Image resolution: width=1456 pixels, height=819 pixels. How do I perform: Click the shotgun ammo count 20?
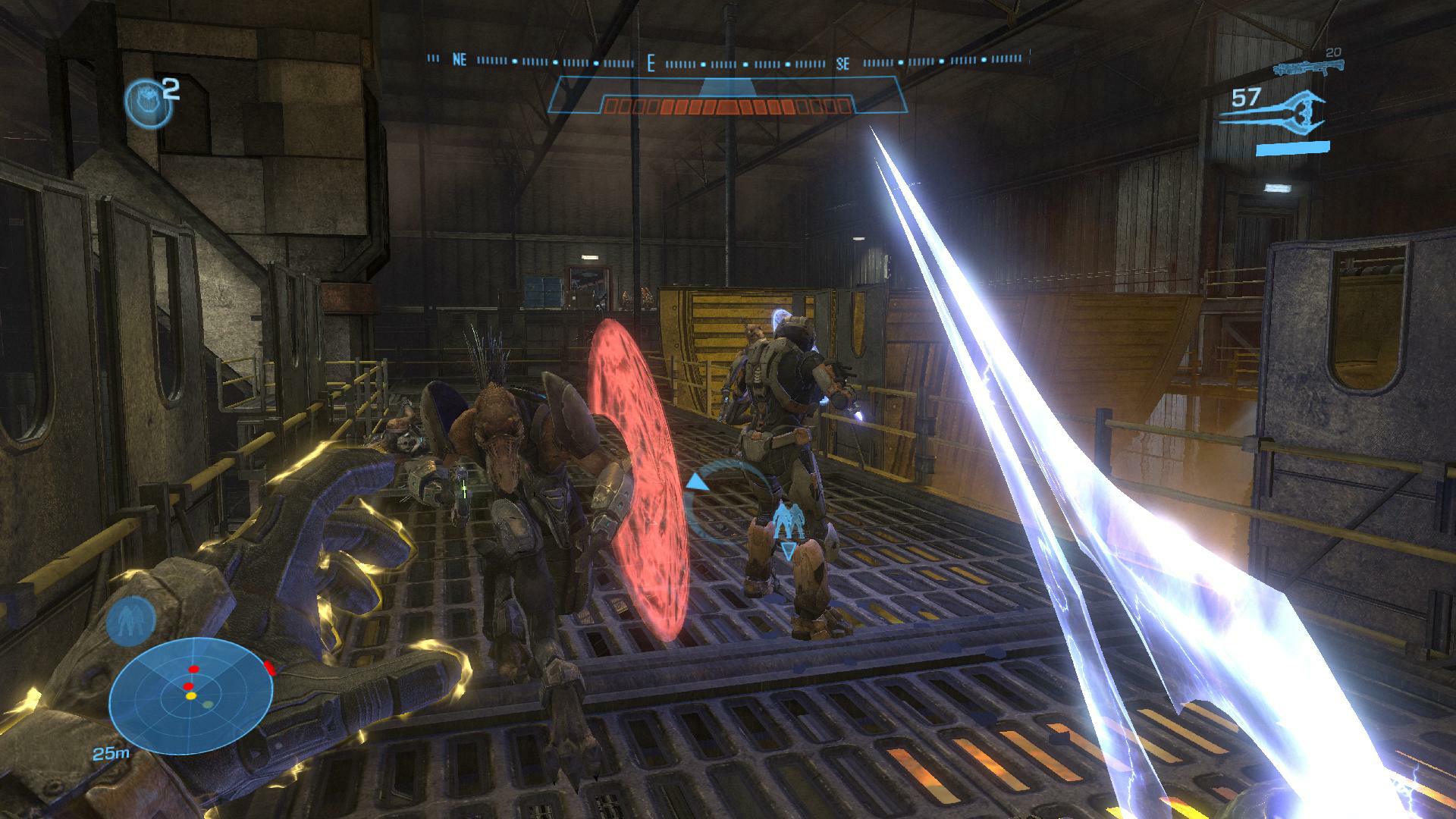point(1332,52)
